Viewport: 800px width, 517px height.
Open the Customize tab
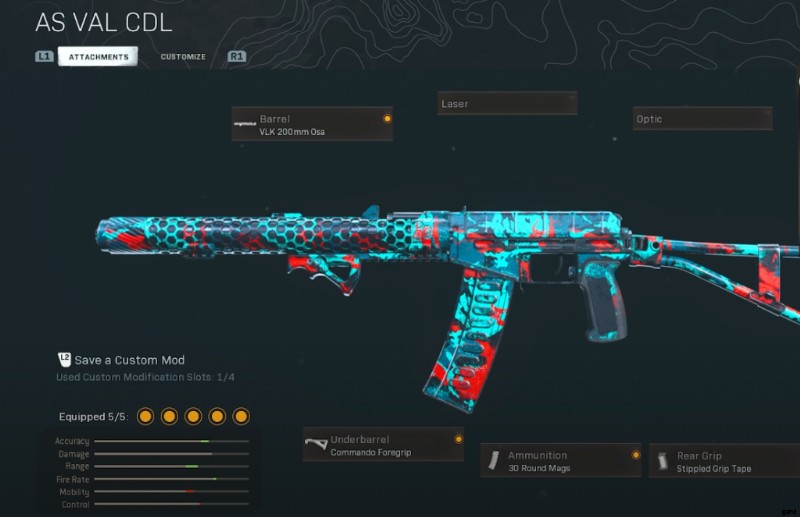183,57
